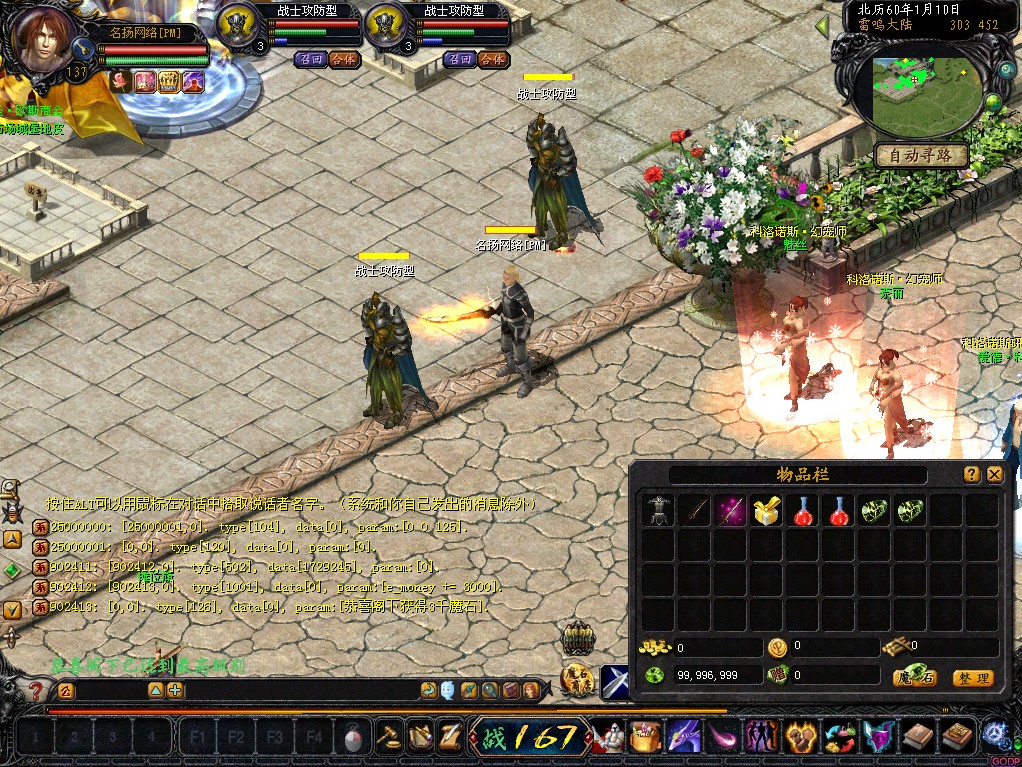The height and width of the screenshot is (767, 1022).
Task: Open the 魔石 magic stone button
Action: point(913,678)
